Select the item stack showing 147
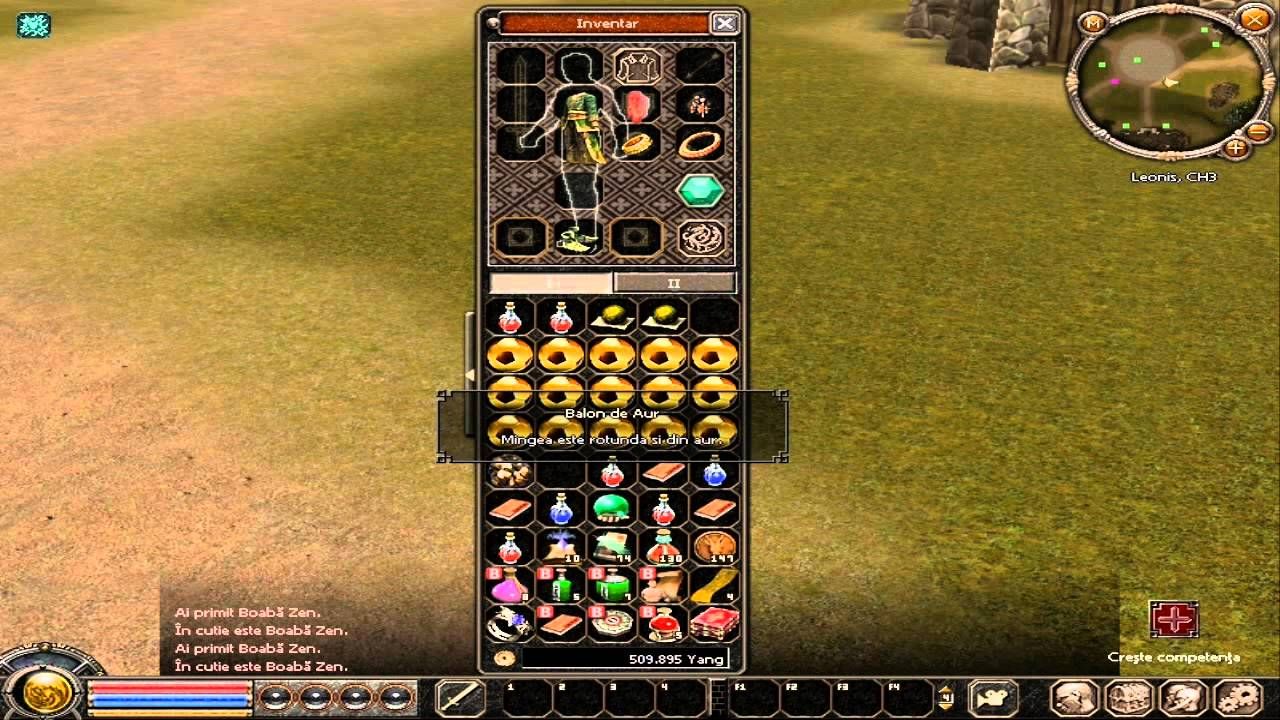This screenshot has width=1280, height=720. tap(714, 547)
